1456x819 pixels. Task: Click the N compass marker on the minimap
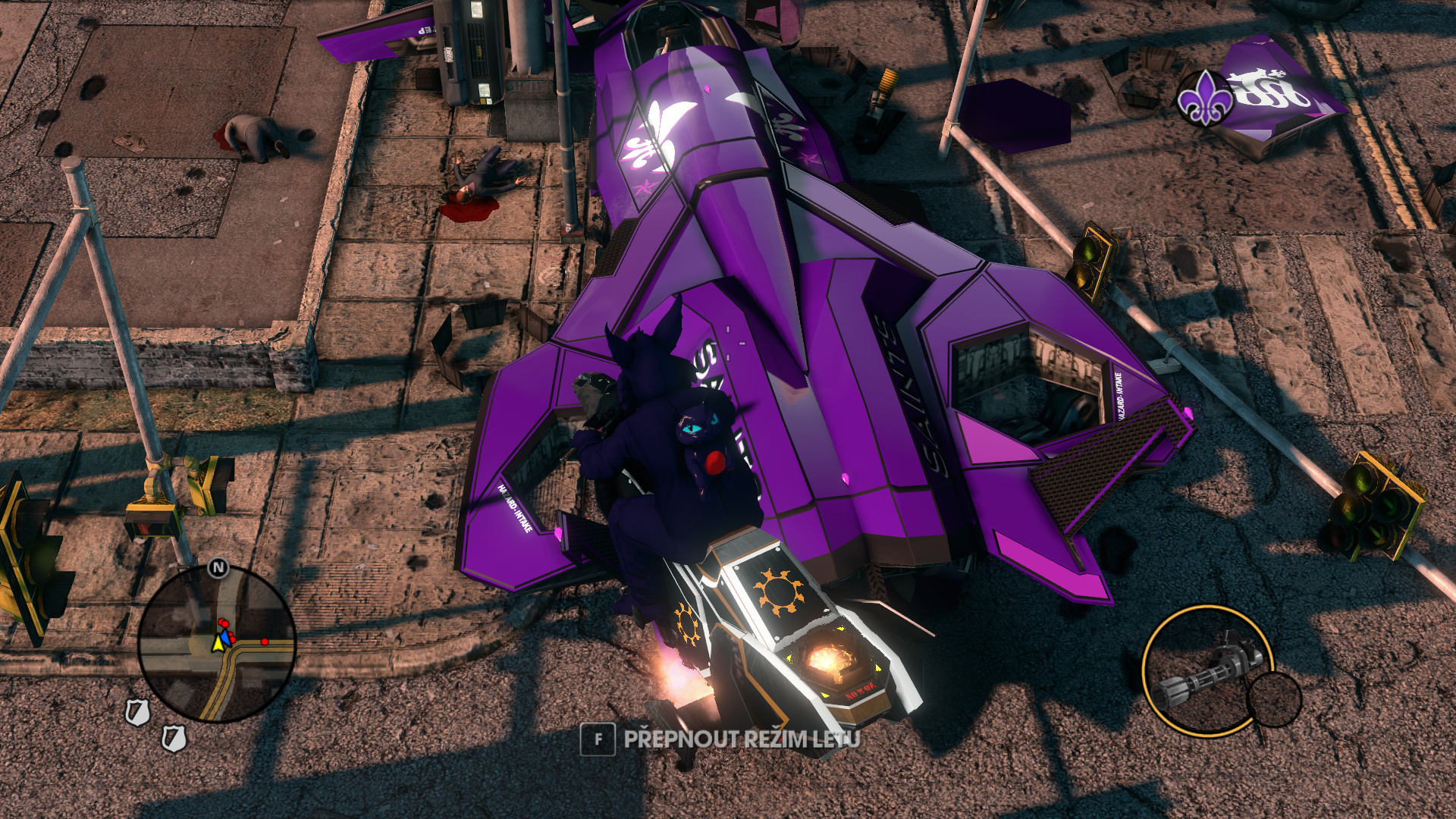point(218,567)
